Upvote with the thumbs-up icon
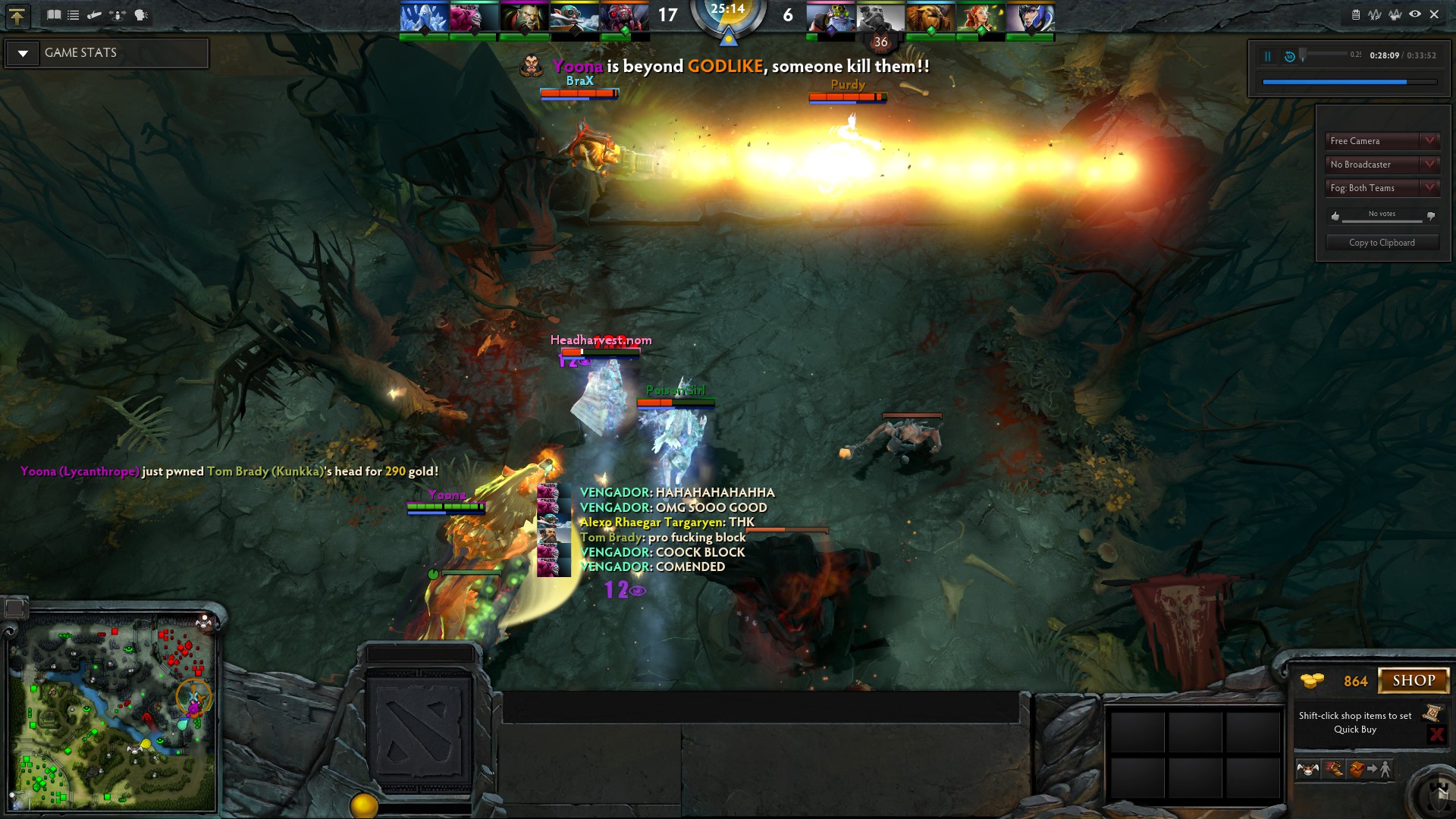Viewport: 1456px width, 819px height. coord(1335,216)
